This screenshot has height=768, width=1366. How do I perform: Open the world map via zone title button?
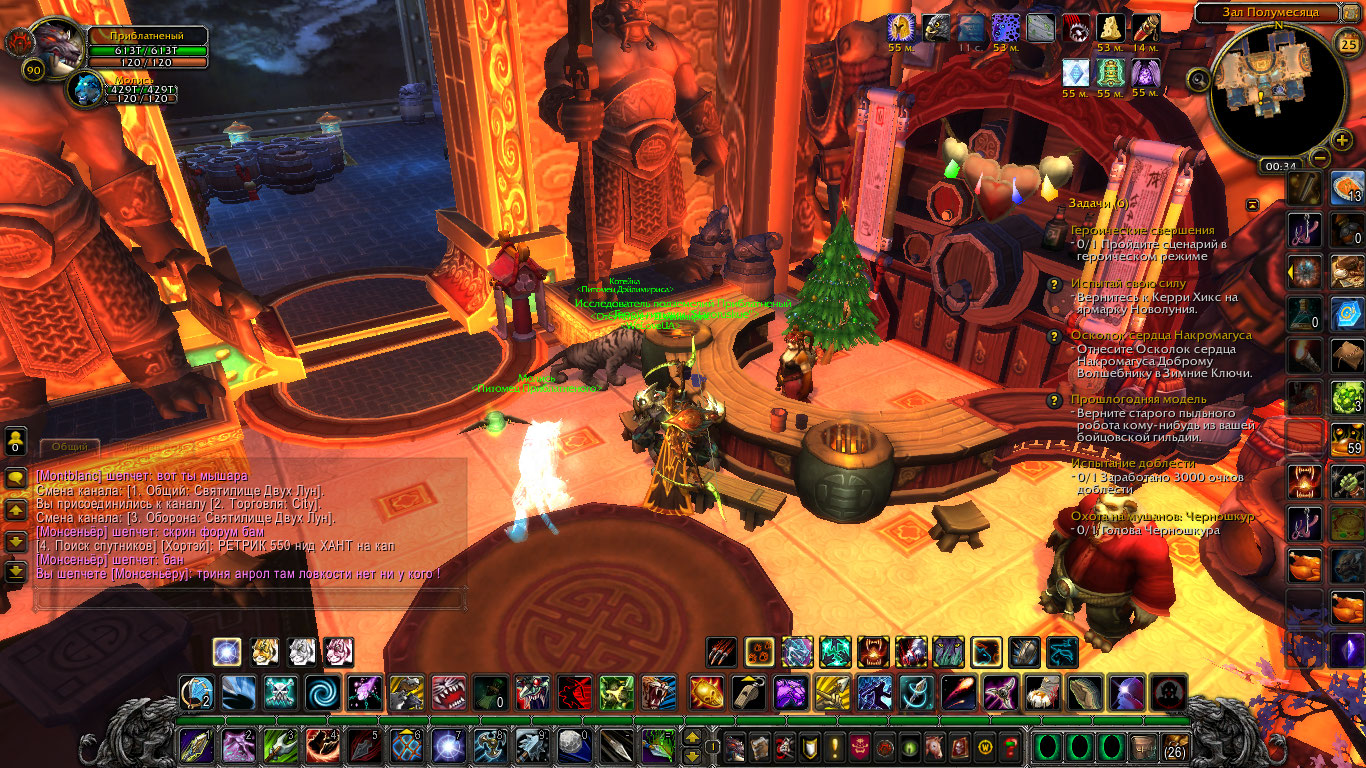point(1268,12)
